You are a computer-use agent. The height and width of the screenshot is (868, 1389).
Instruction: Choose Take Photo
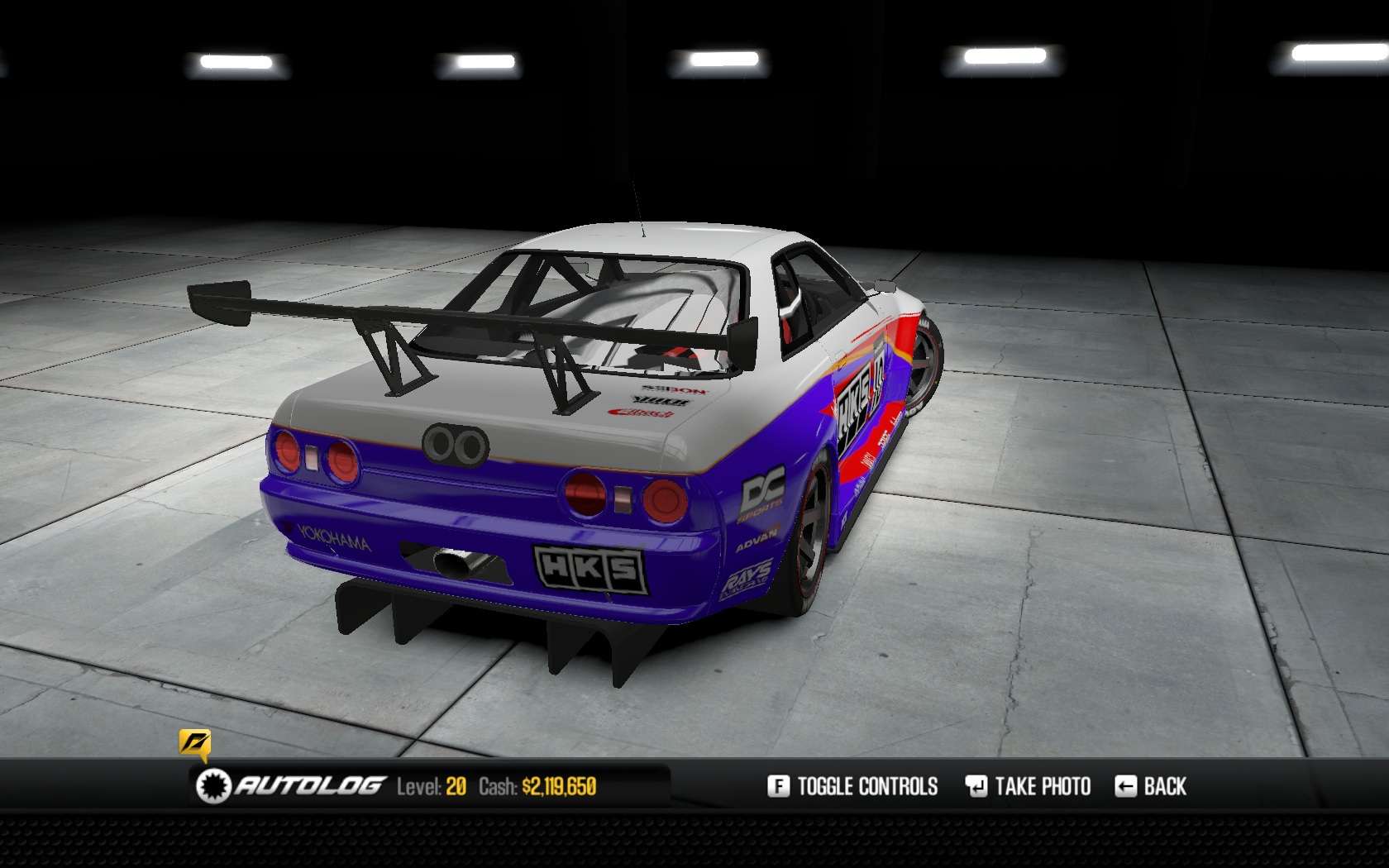coord(1028,786)
